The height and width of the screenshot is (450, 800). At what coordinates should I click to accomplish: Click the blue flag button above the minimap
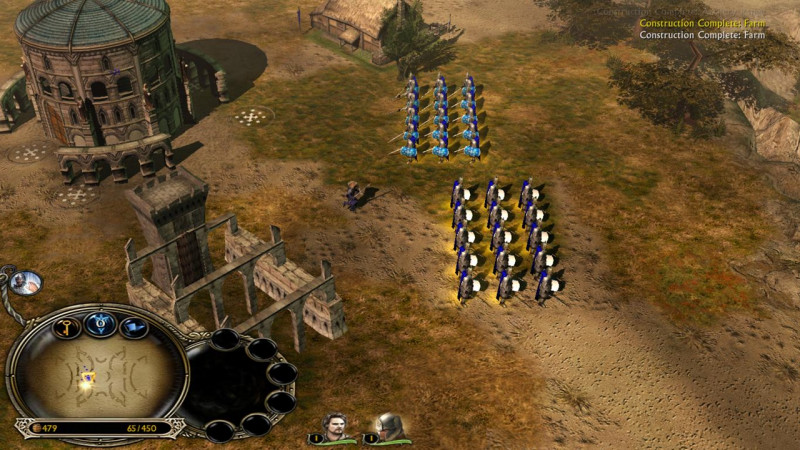[x=133, y=327]
